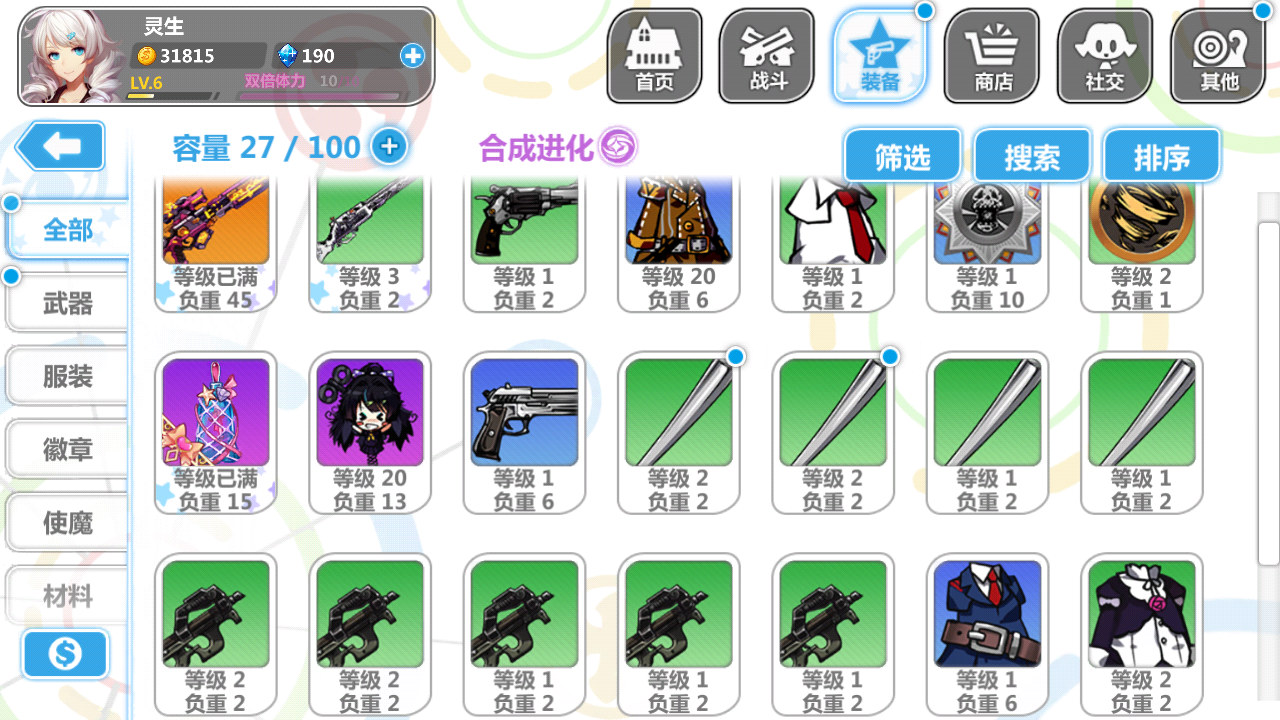The height and width of the screenshot is (720, 1280).
Task: Open the 首页 home screen
Action: tap(653, 55)
